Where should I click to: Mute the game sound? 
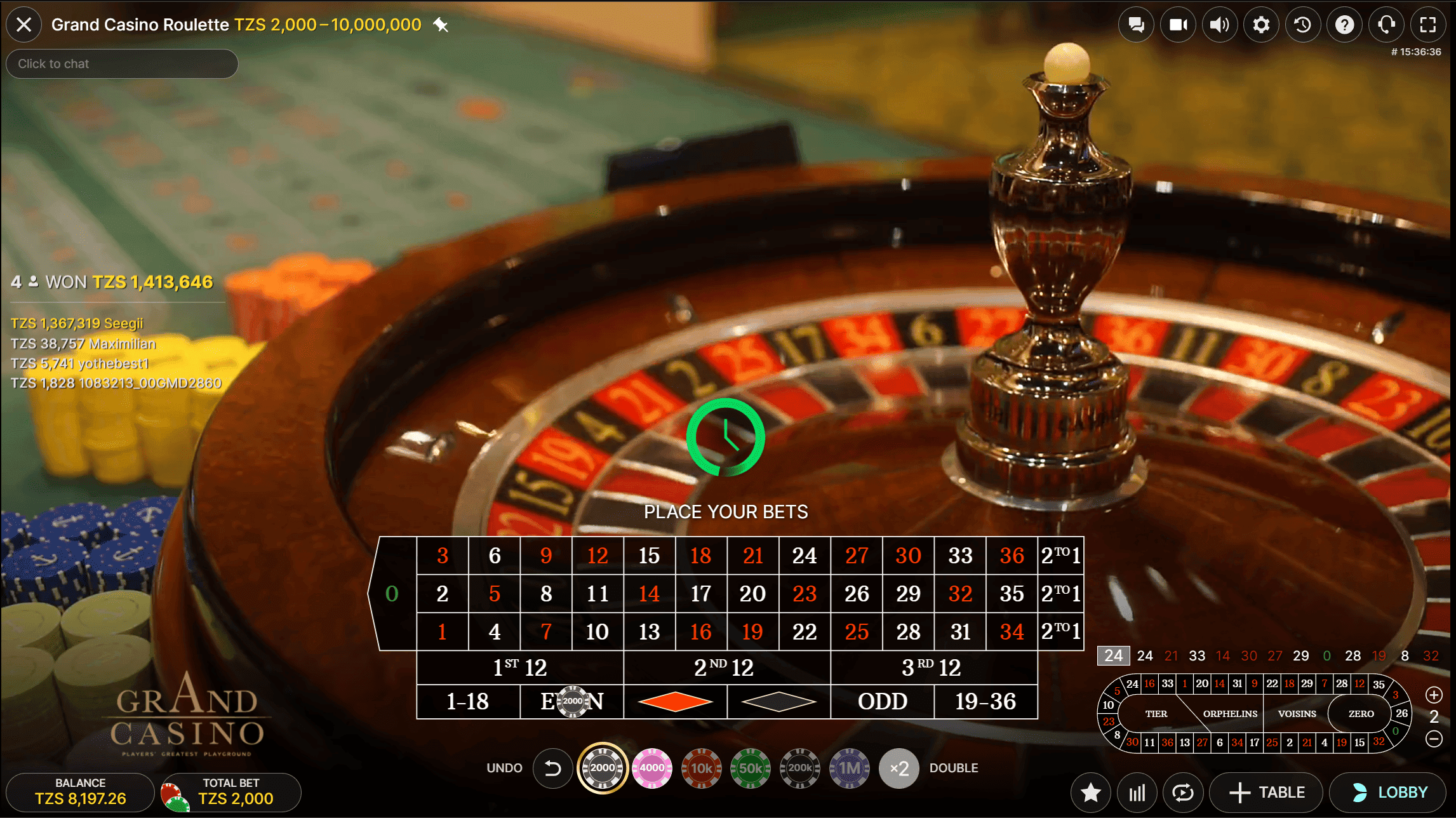[x=1220, y=24]
